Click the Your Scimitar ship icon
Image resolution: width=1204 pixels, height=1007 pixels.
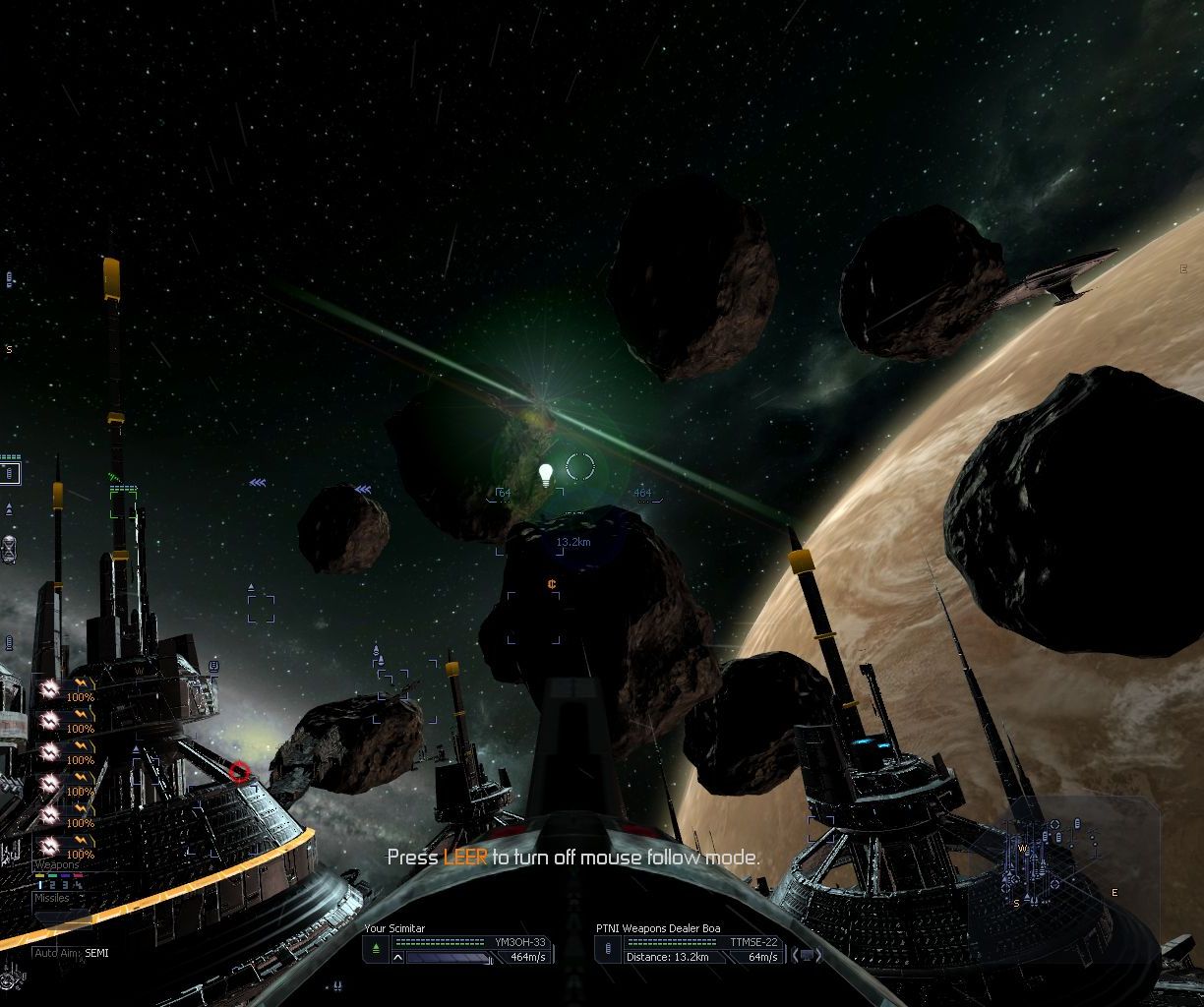(377, 949)
